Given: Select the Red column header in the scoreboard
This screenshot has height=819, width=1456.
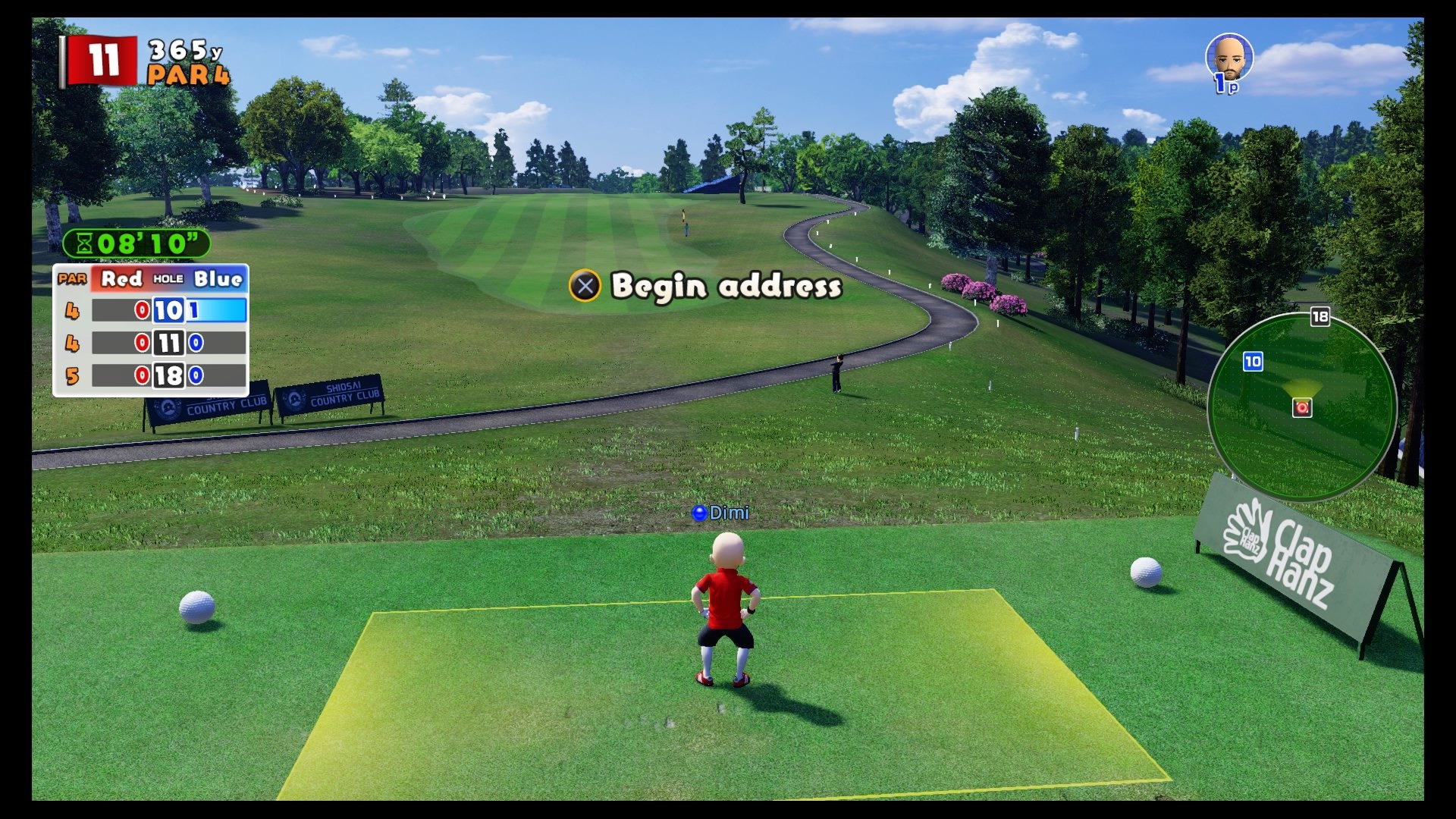Looking at the screenshot, I should click(x=121, y=278).
